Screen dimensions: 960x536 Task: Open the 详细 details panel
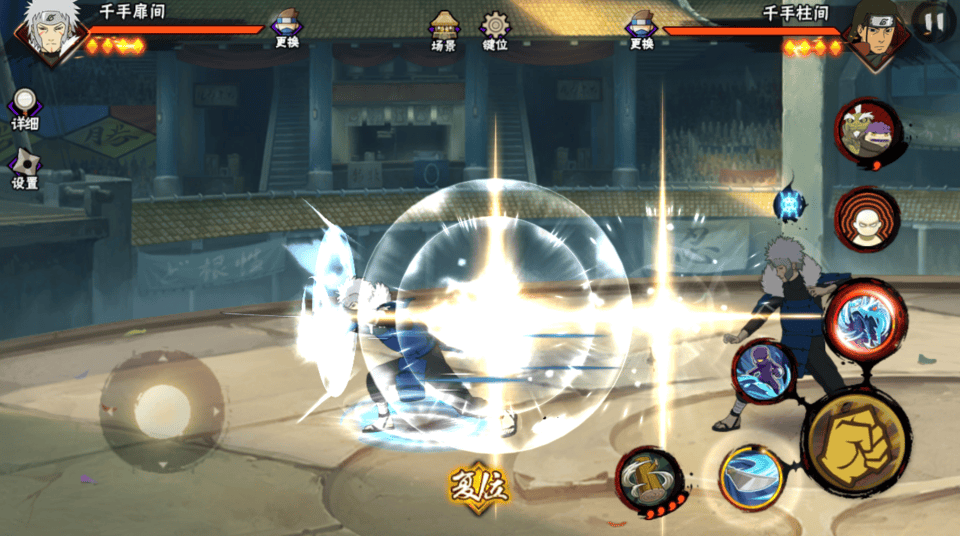click(25, 108)
